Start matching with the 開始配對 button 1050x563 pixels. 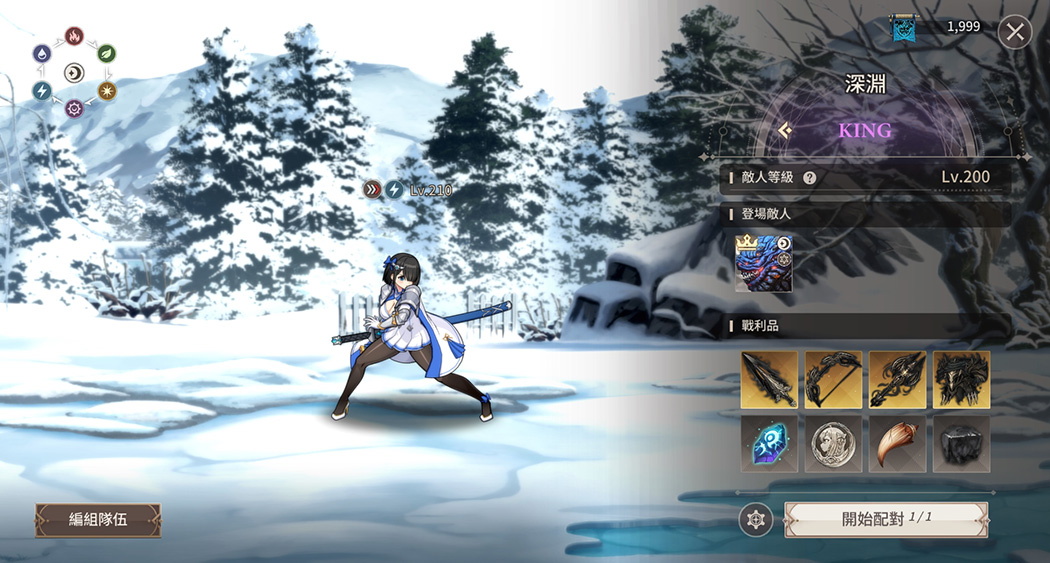[886, 519]
